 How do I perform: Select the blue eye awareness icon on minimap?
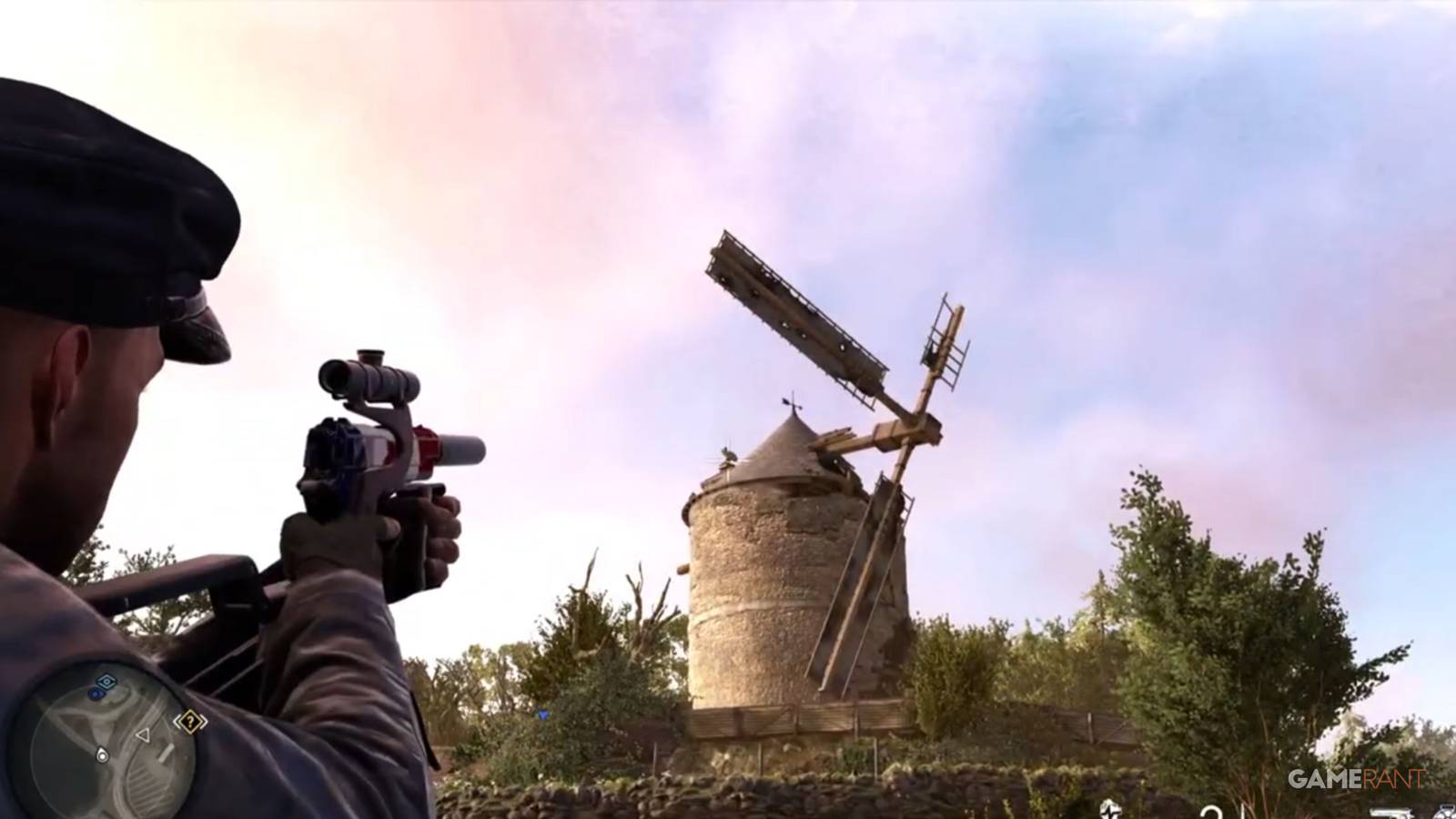(106, 682)
